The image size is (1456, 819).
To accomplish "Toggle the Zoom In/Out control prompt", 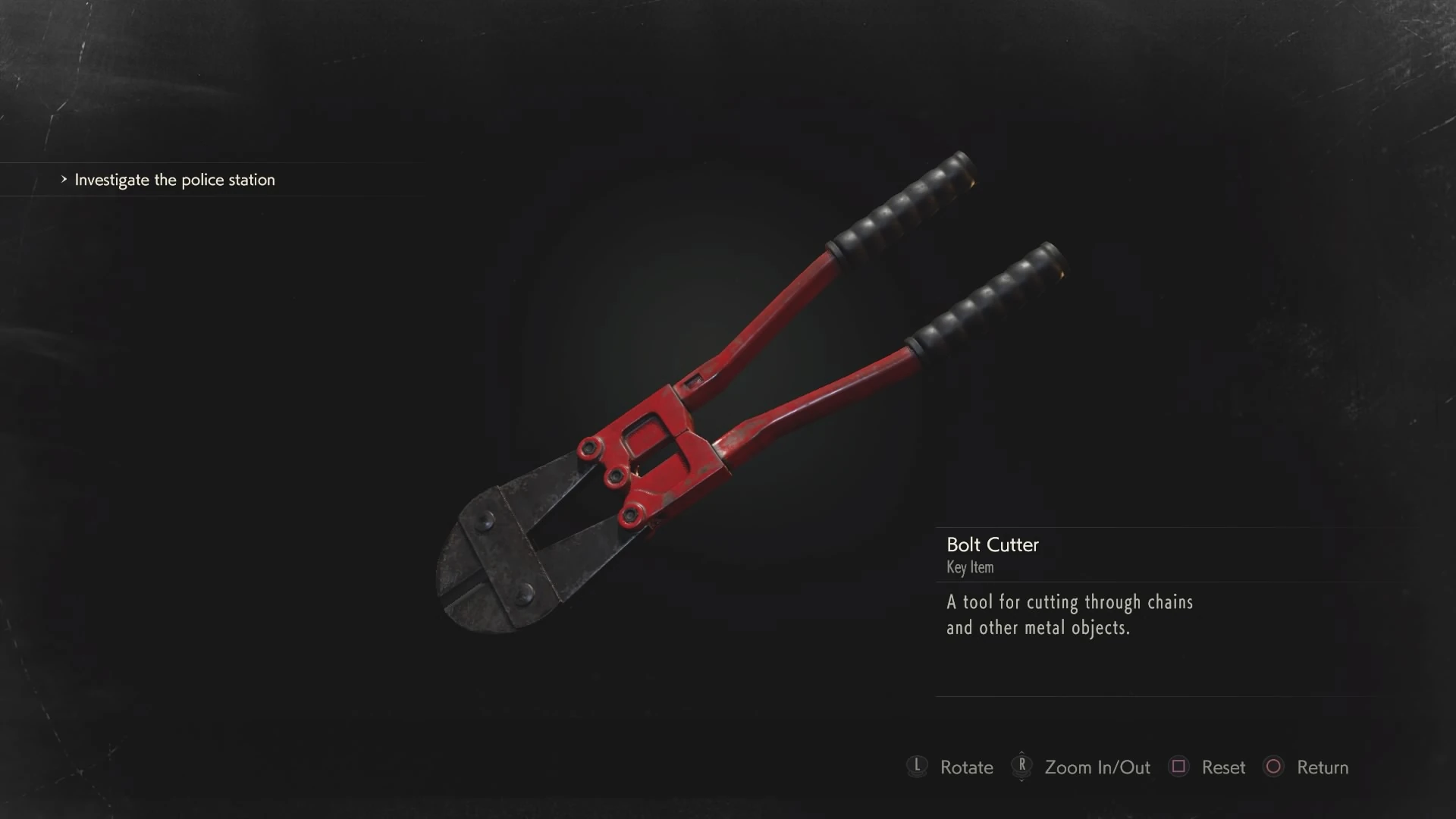I will tap(1097, 767).
